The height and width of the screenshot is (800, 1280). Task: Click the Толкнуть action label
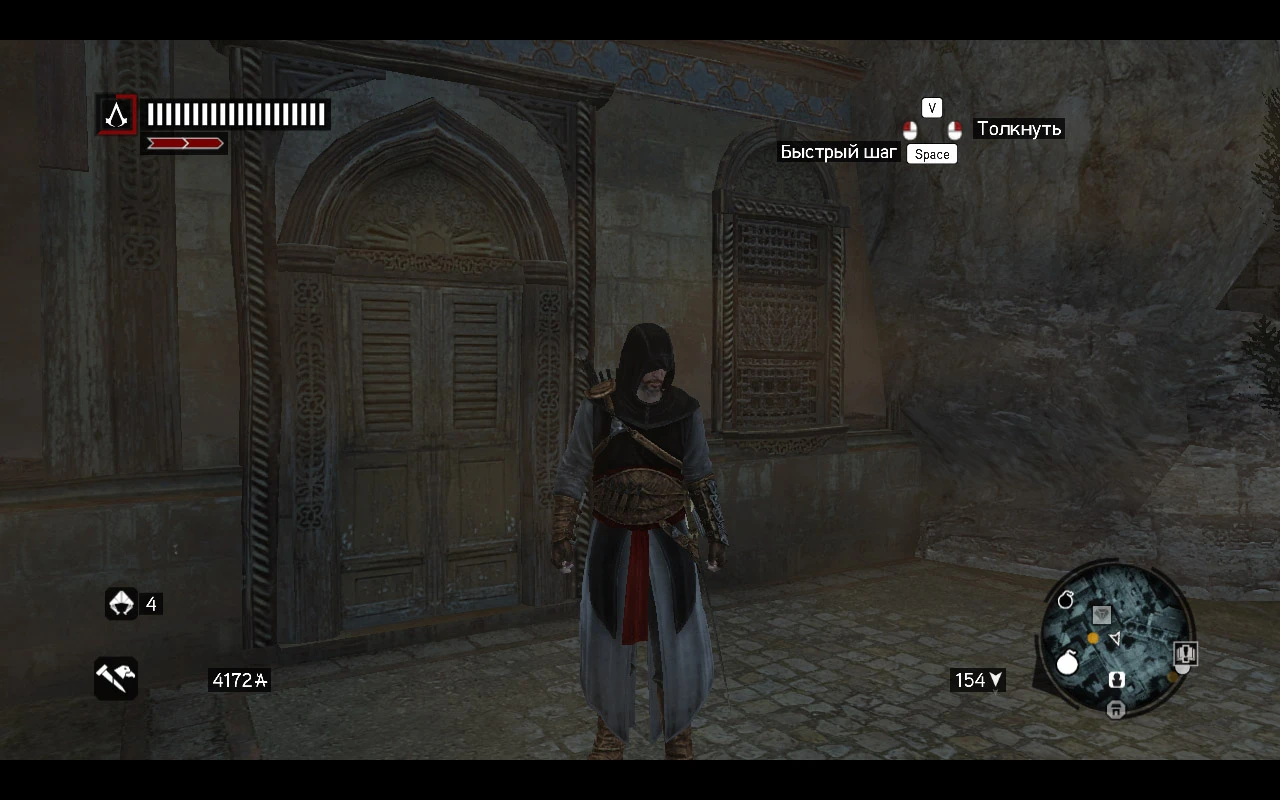(1018, 129)
